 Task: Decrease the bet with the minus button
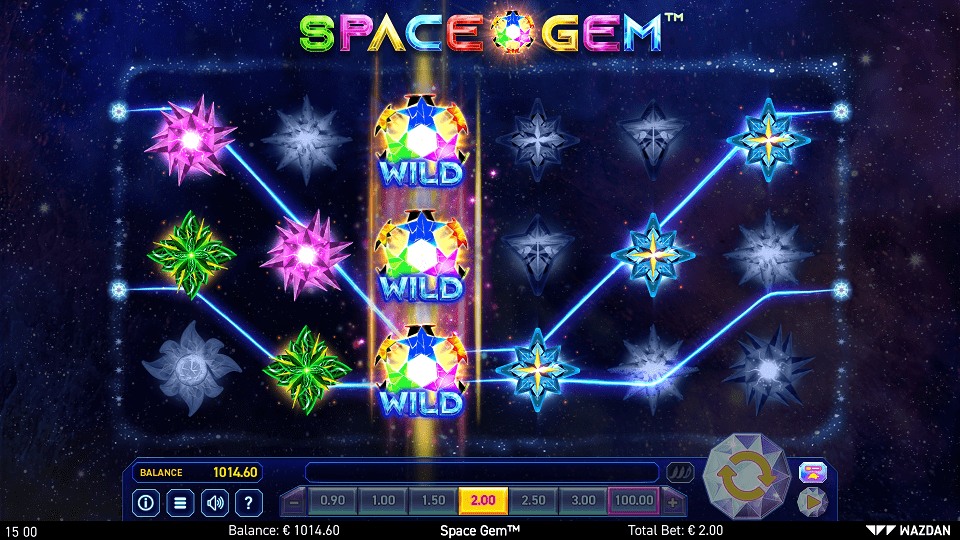(293, 501)
